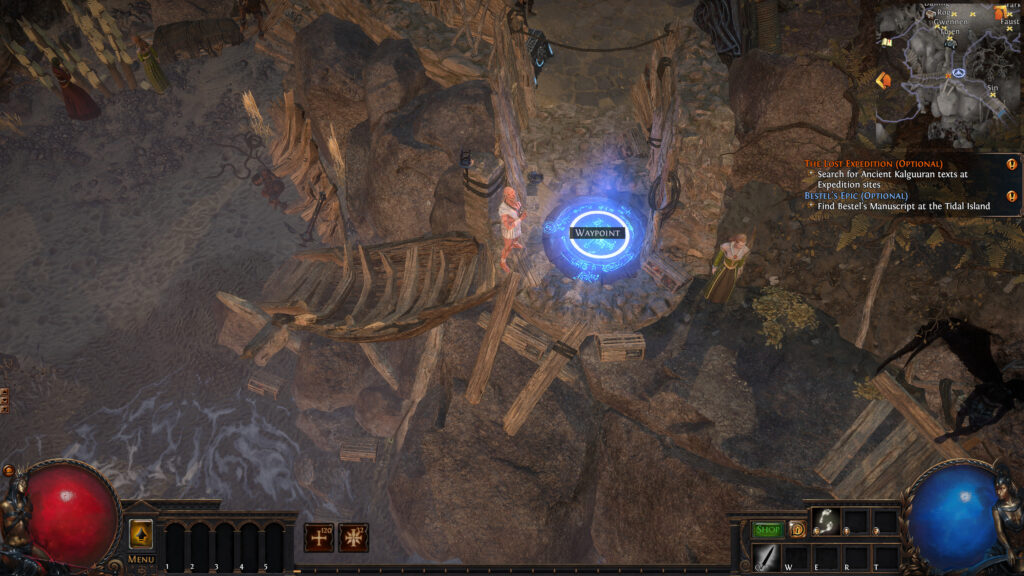The image size is (1024, 576).
Task: Activate the plus-cross buff icon
Action: click(x=320, y=537)
